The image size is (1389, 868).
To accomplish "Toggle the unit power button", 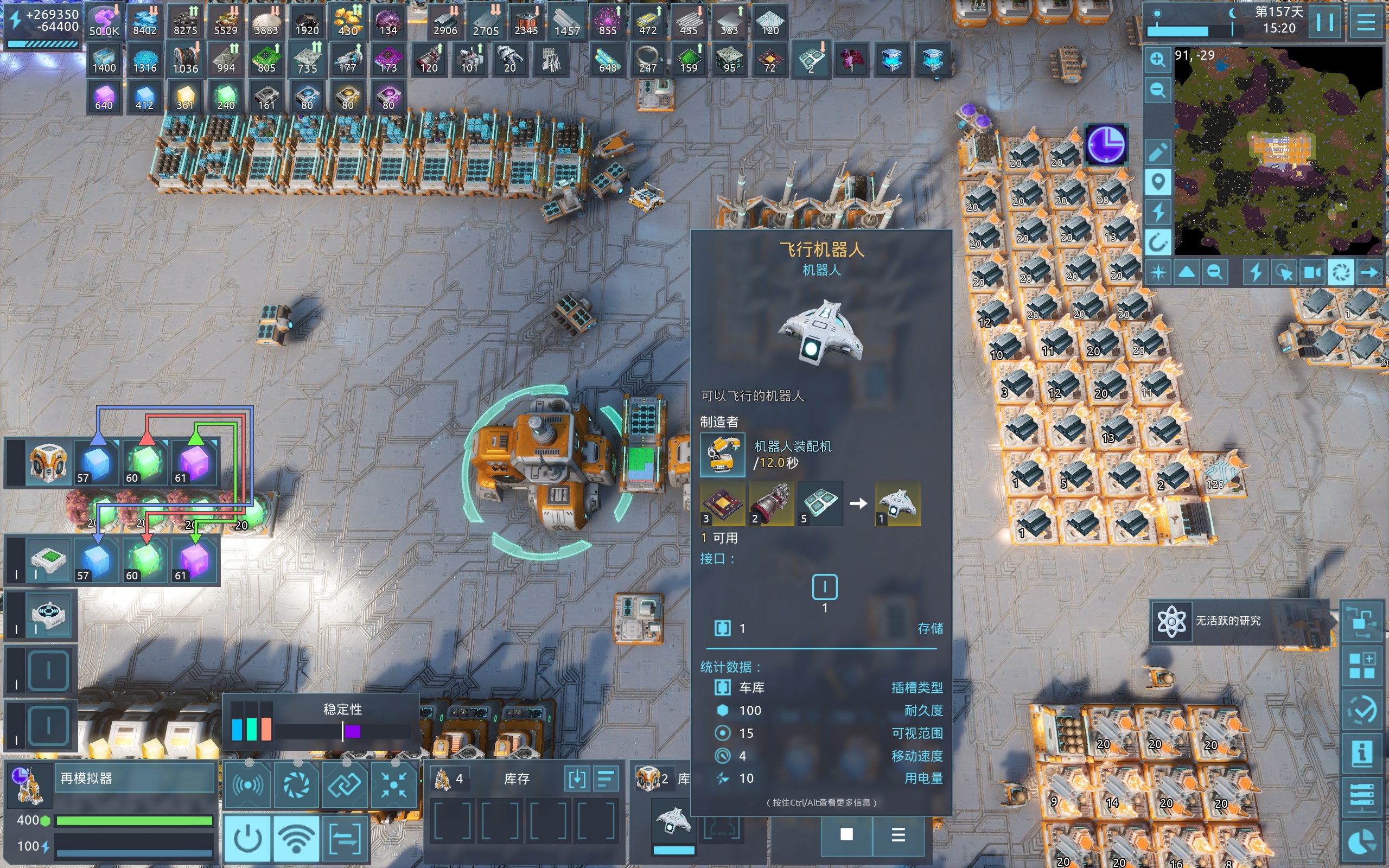I will [248, 839].
